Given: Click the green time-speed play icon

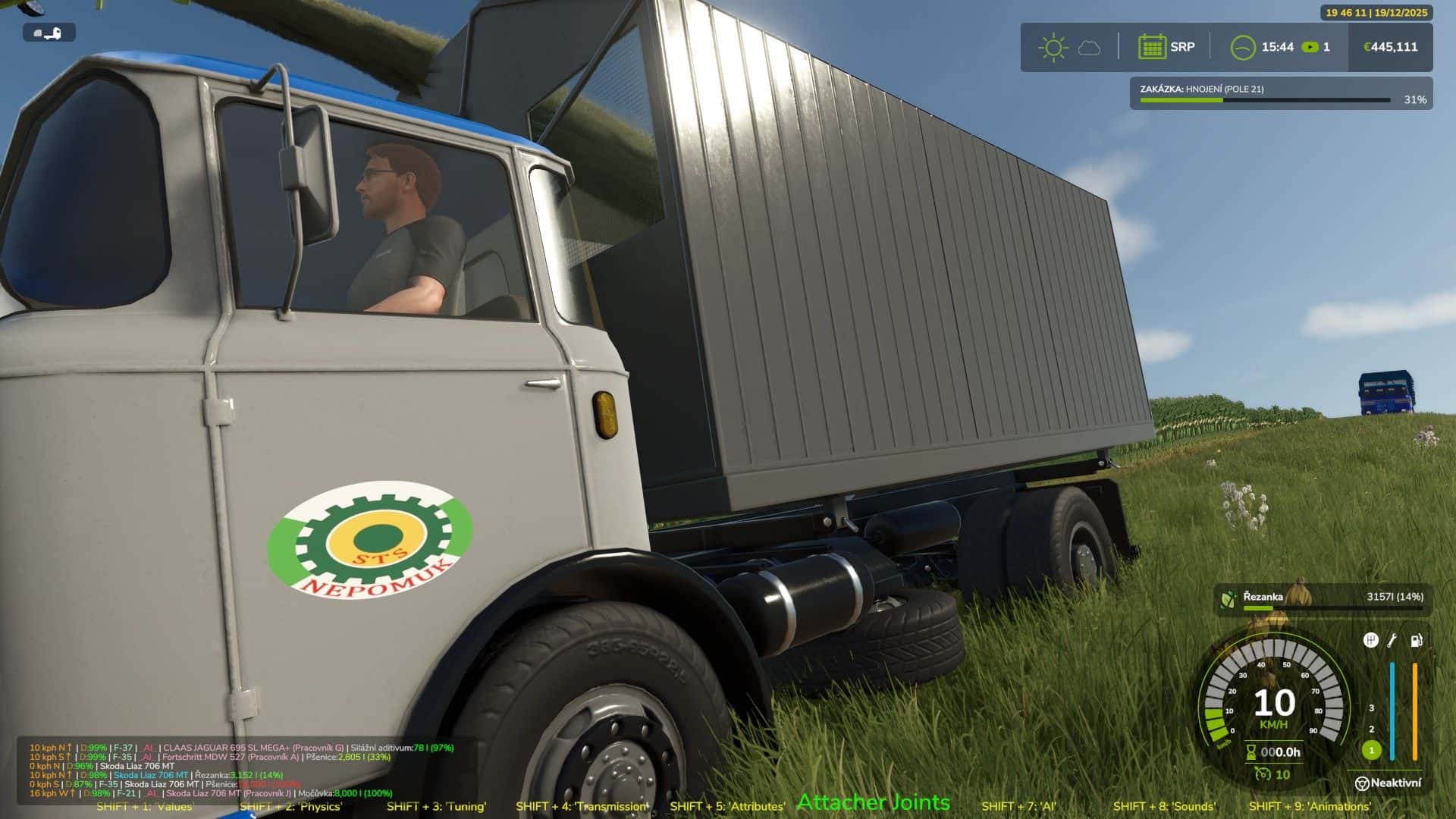Looking at the screenshot, I should 1310,47.
